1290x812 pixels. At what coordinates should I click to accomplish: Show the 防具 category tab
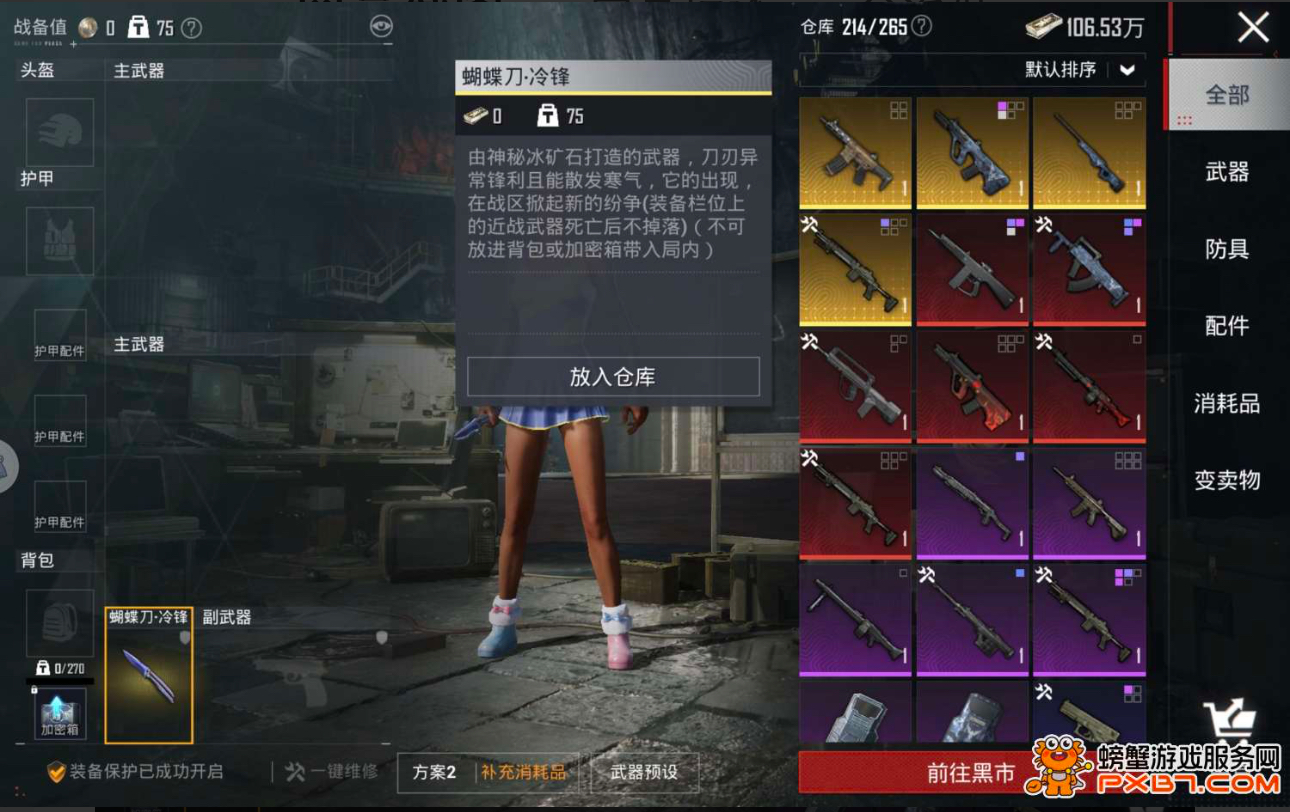1227,249
